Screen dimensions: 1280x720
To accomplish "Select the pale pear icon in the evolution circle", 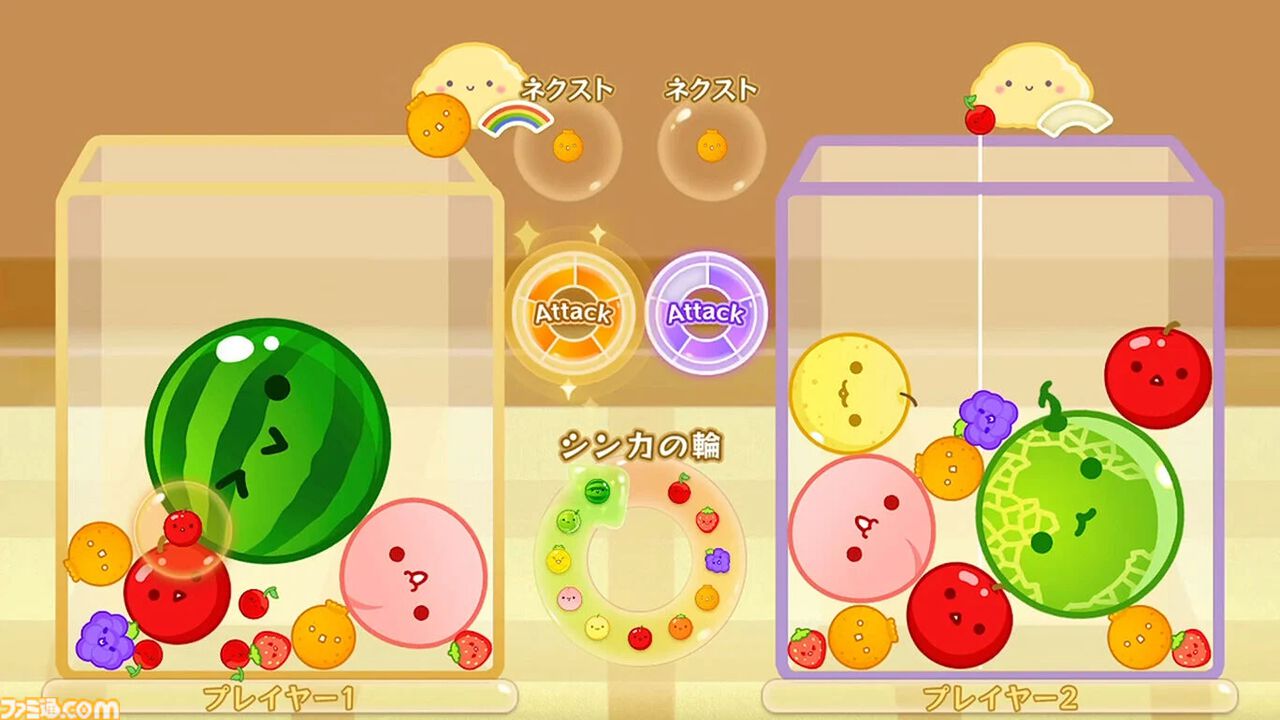I will click(596, 628).
